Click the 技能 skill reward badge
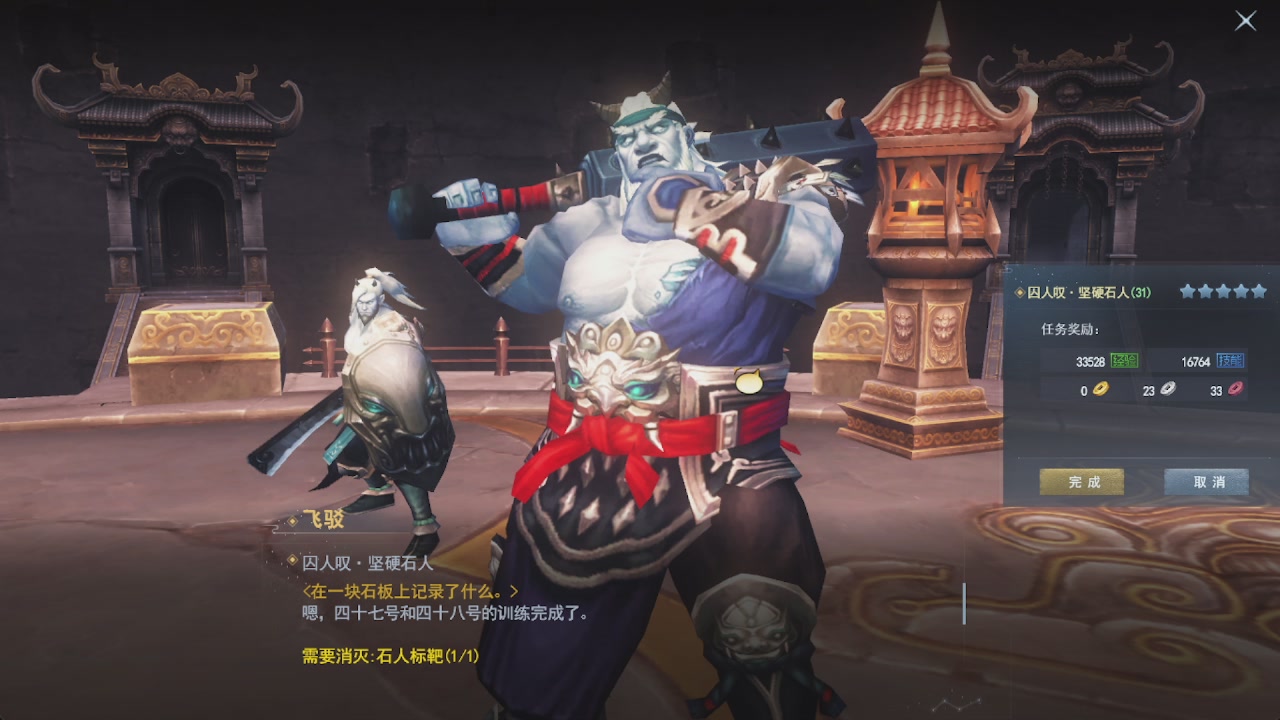Screen dimensions: 1280x720 [x=1230, y=361]
